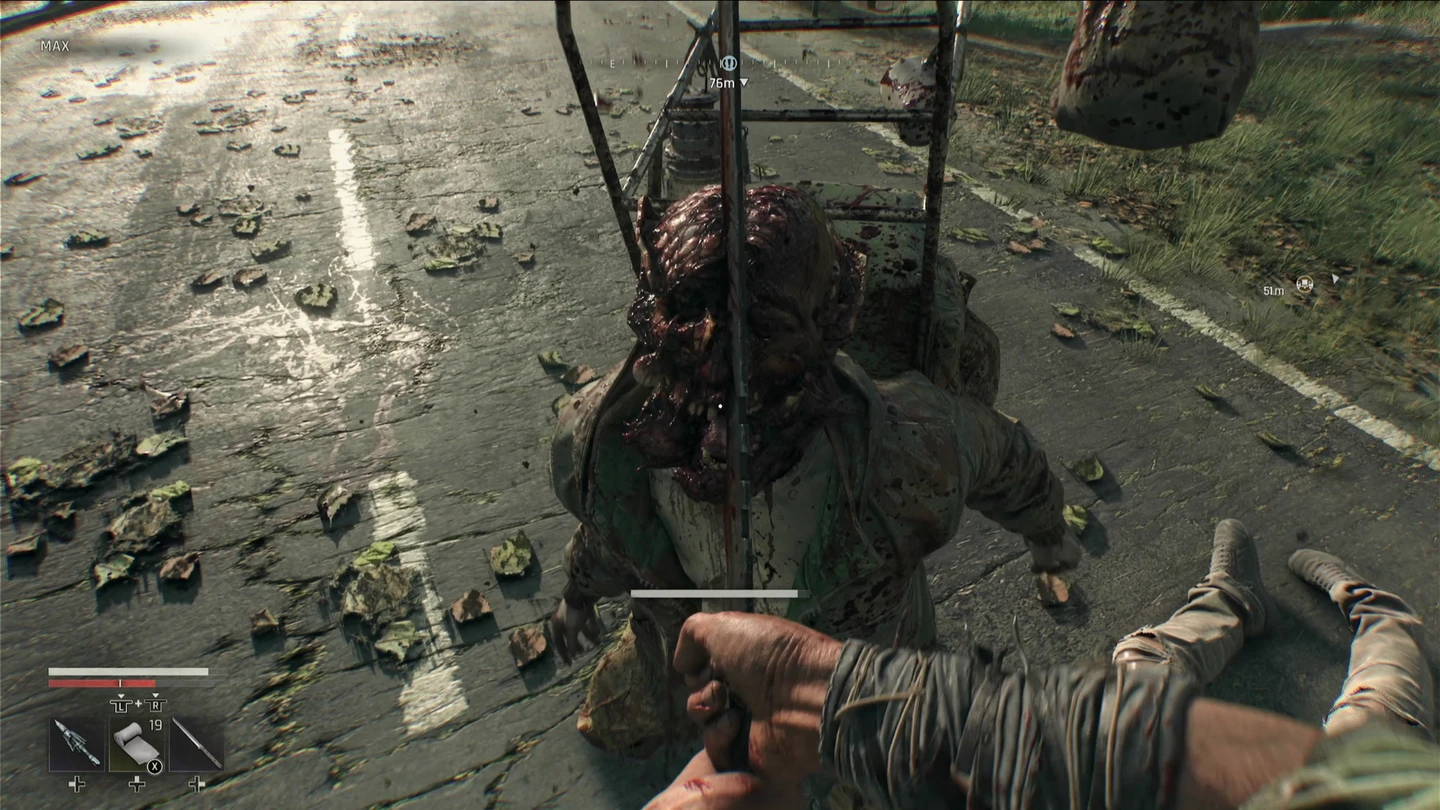Click the arrow above the R trigger icon
The height and width of the screenshot is (810, 1440).
(x=156, y=696)
